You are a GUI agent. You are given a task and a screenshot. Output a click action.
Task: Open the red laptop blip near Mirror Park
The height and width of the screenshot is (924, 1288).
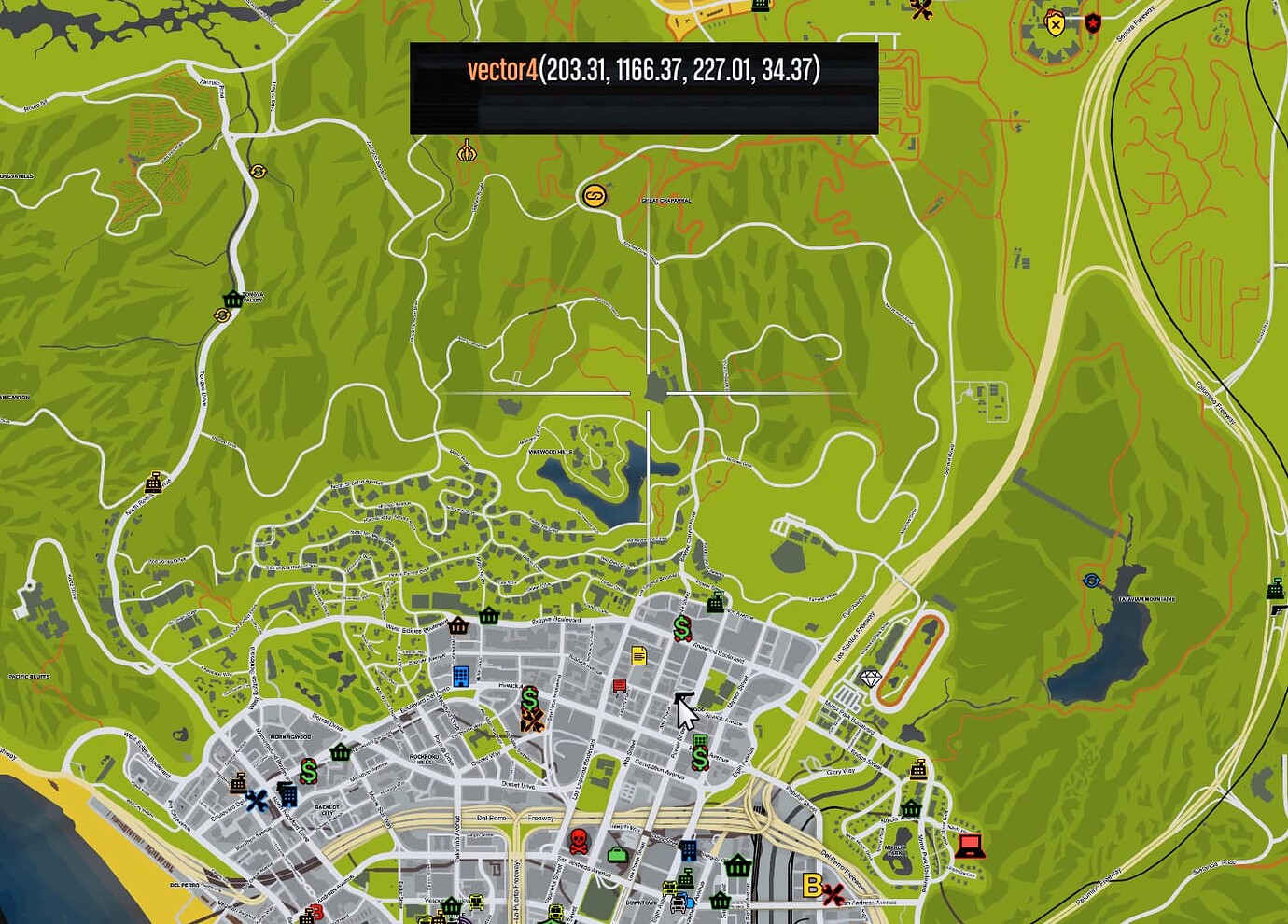pyautogui.click(x=971, y=847)
